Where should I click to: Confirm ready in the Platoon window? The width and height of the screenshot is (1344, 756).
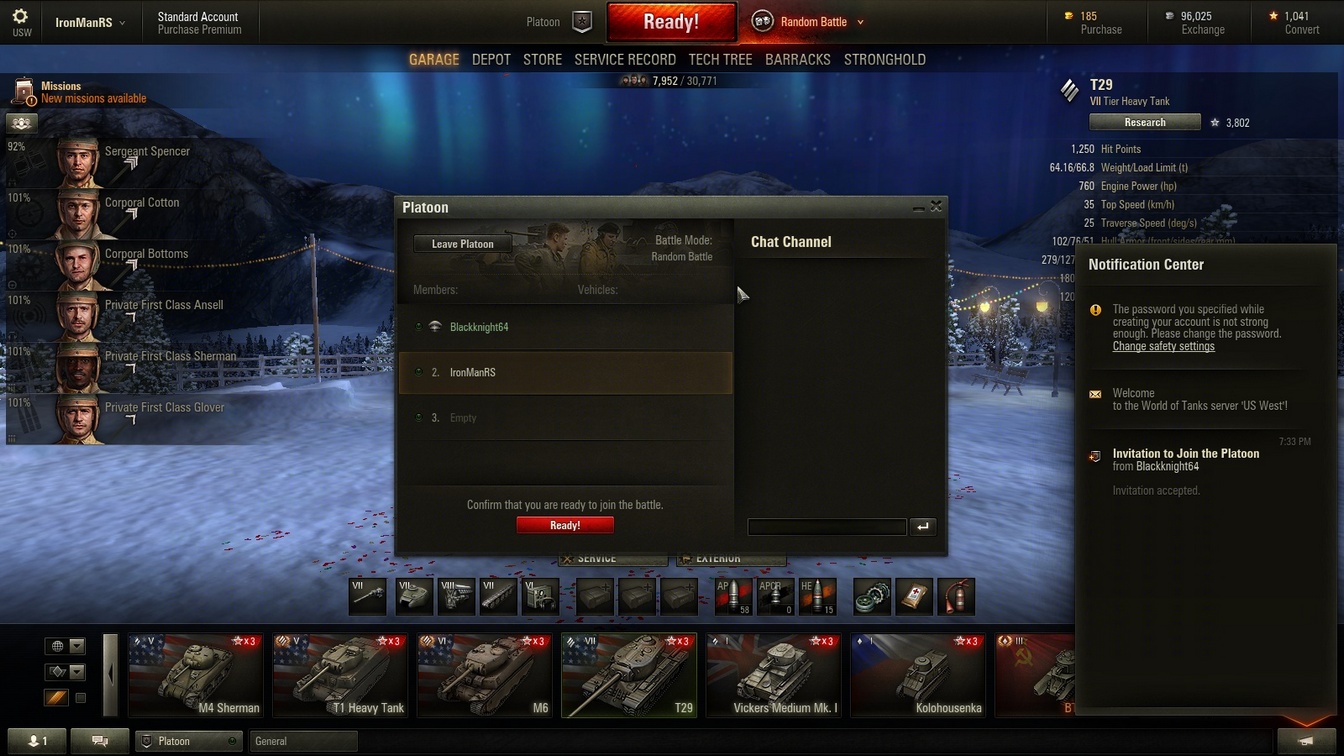tap(565, 525)
